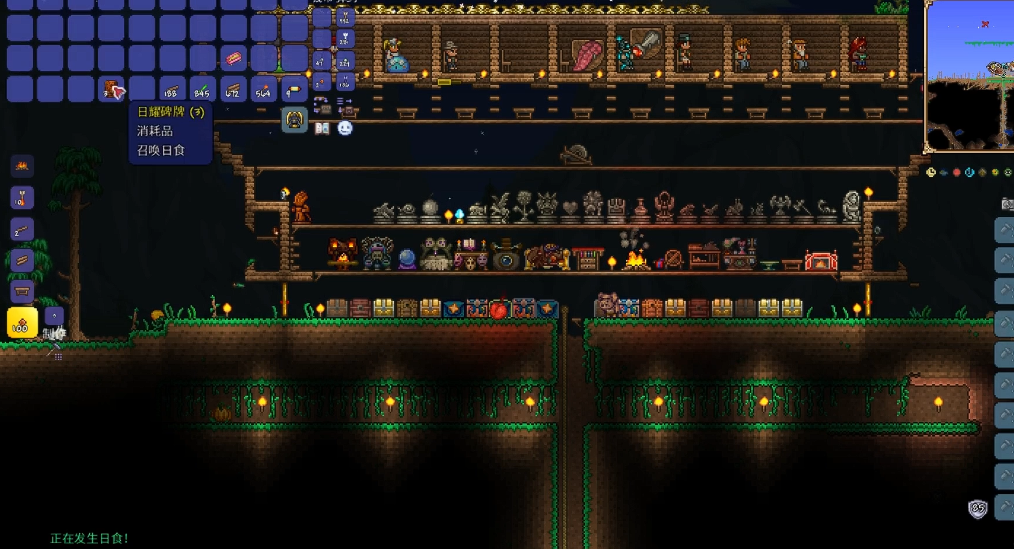Select the workbench crafting recipe
The height and width of the screenshot is (549, 1014).
(x=22, y=292)
